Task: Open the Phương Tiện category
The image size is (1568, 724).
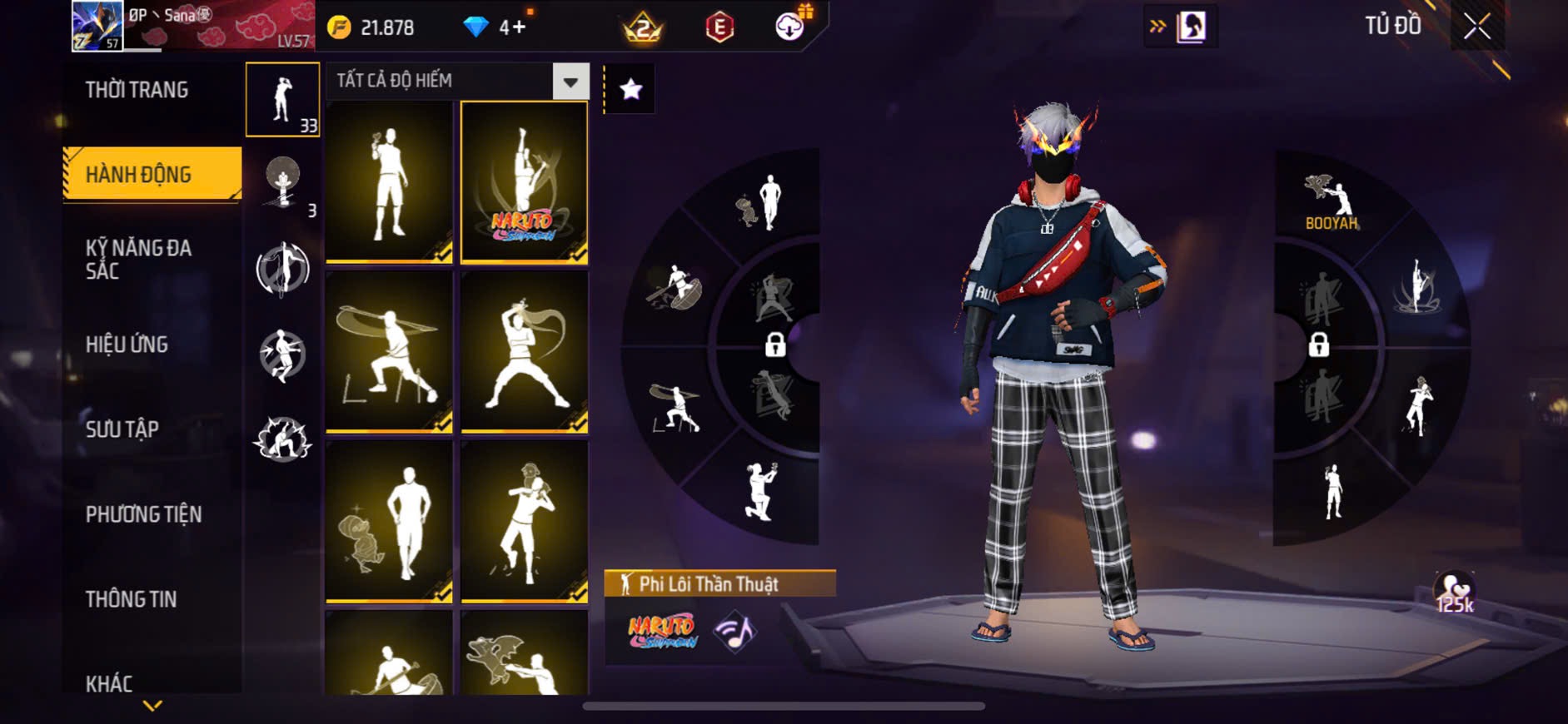Action: pyautogui.click(x=143, y=514)
